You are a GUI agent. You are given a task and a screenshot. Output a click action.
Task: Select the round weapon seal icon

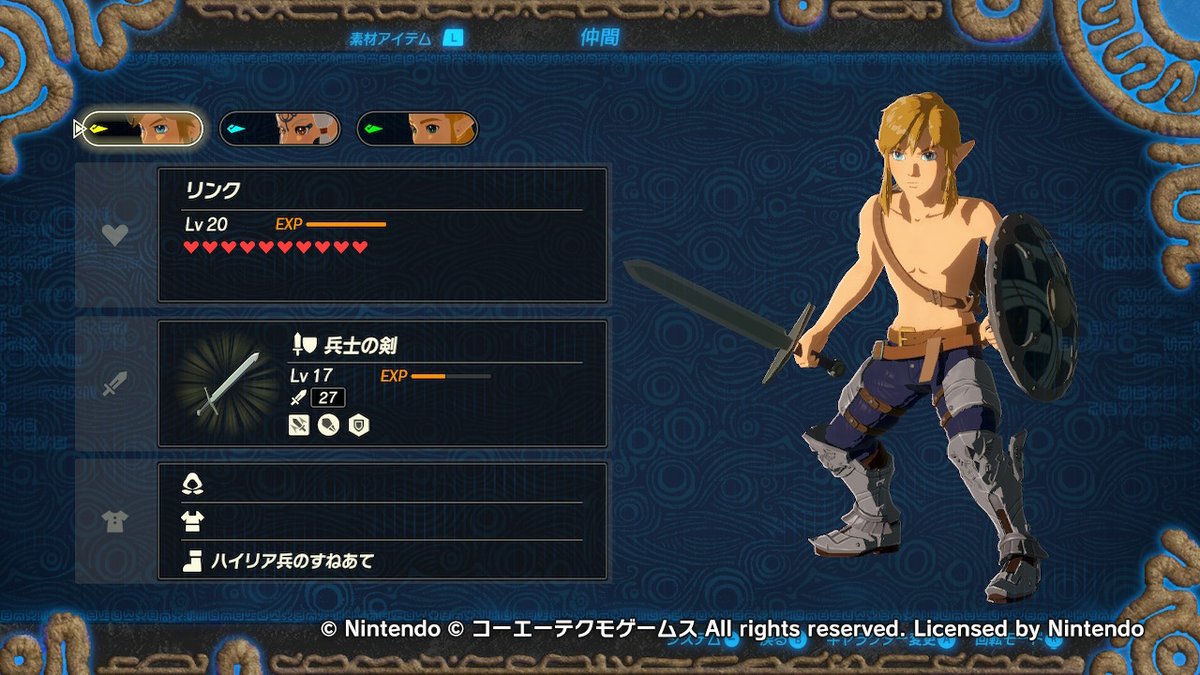tap(328, 424)
